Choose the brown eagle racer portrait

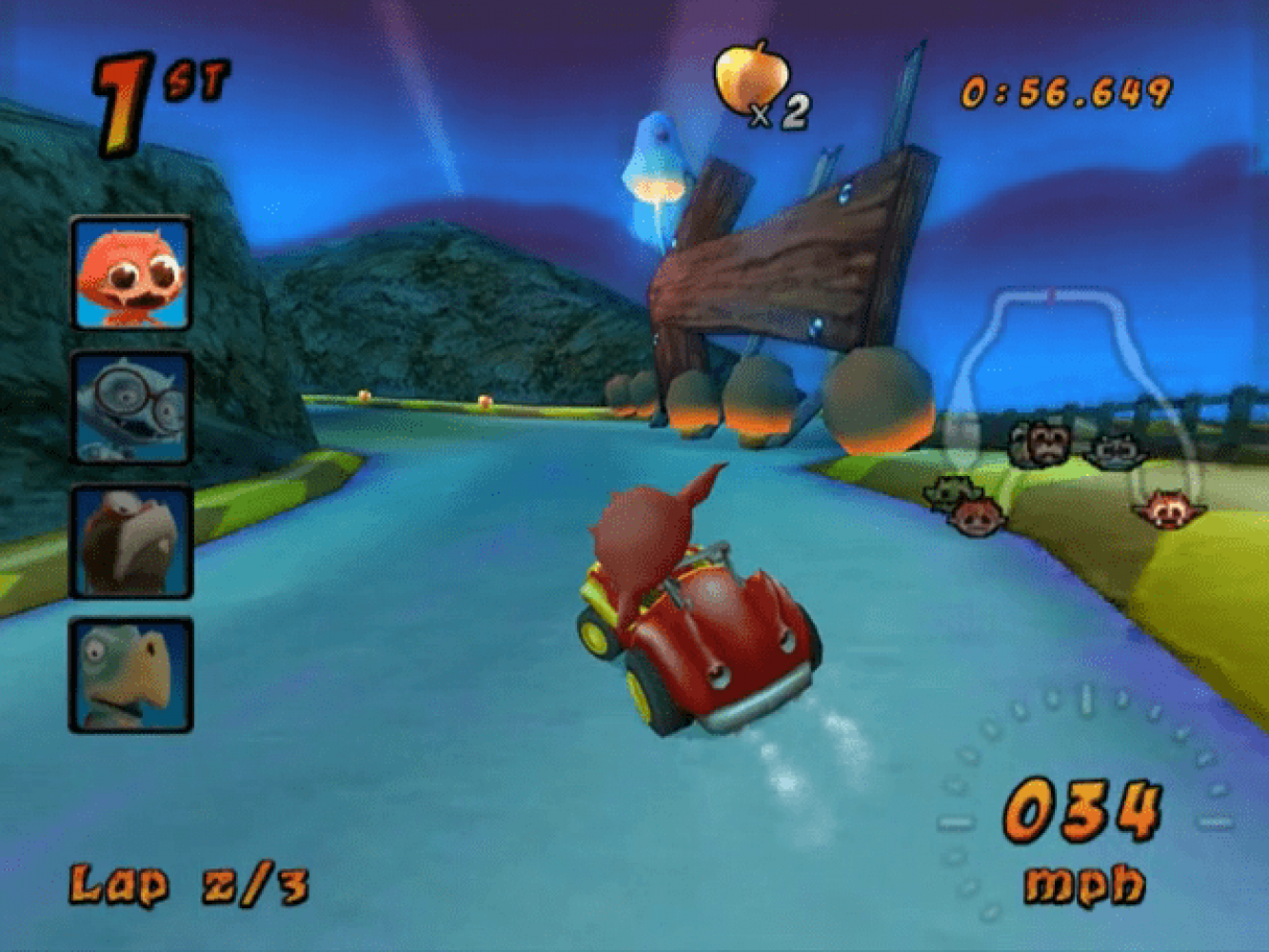click(x=131, y=541)
